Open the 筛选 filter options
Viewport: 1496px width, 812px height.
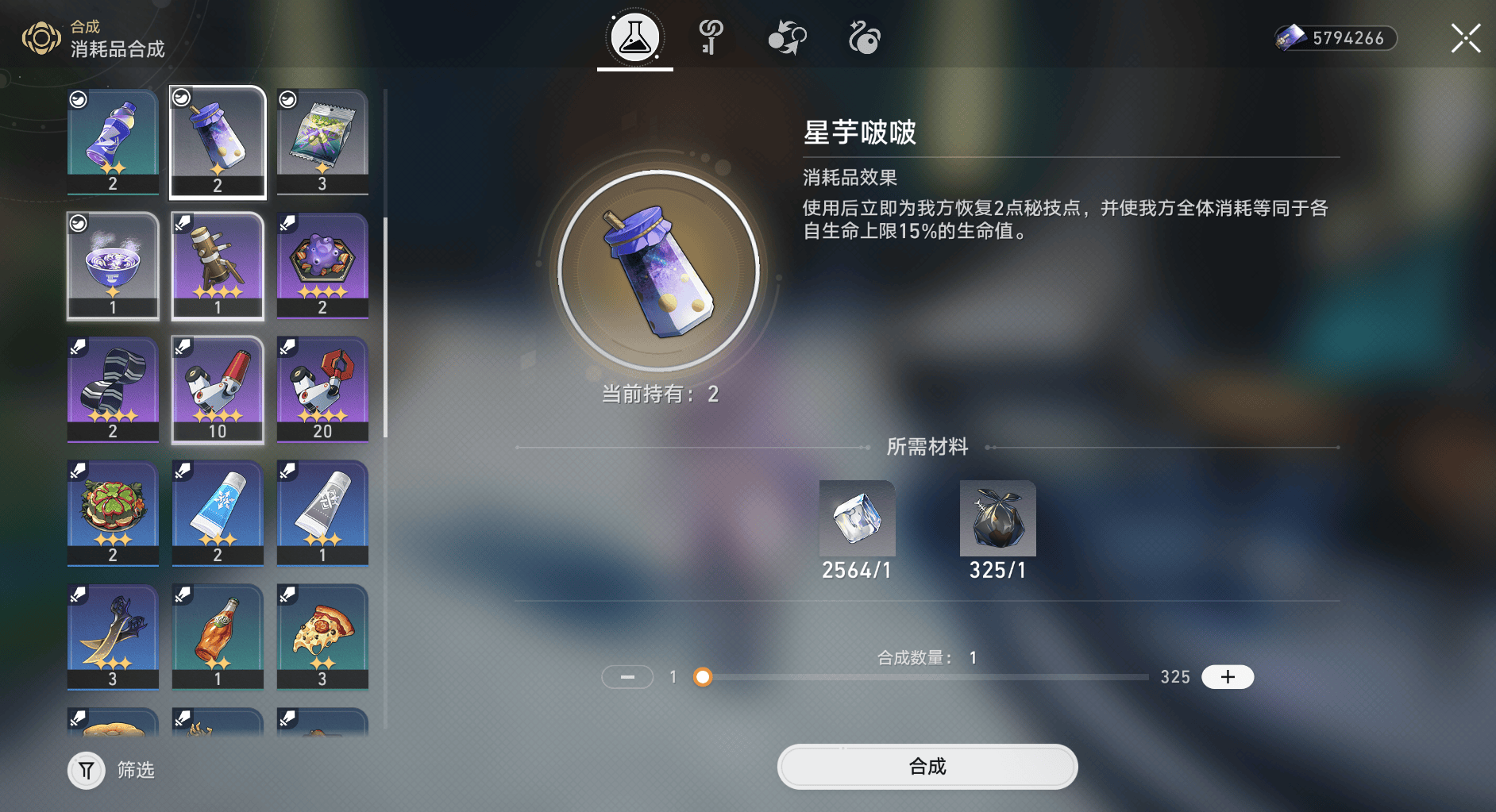(x=87, y=770)
